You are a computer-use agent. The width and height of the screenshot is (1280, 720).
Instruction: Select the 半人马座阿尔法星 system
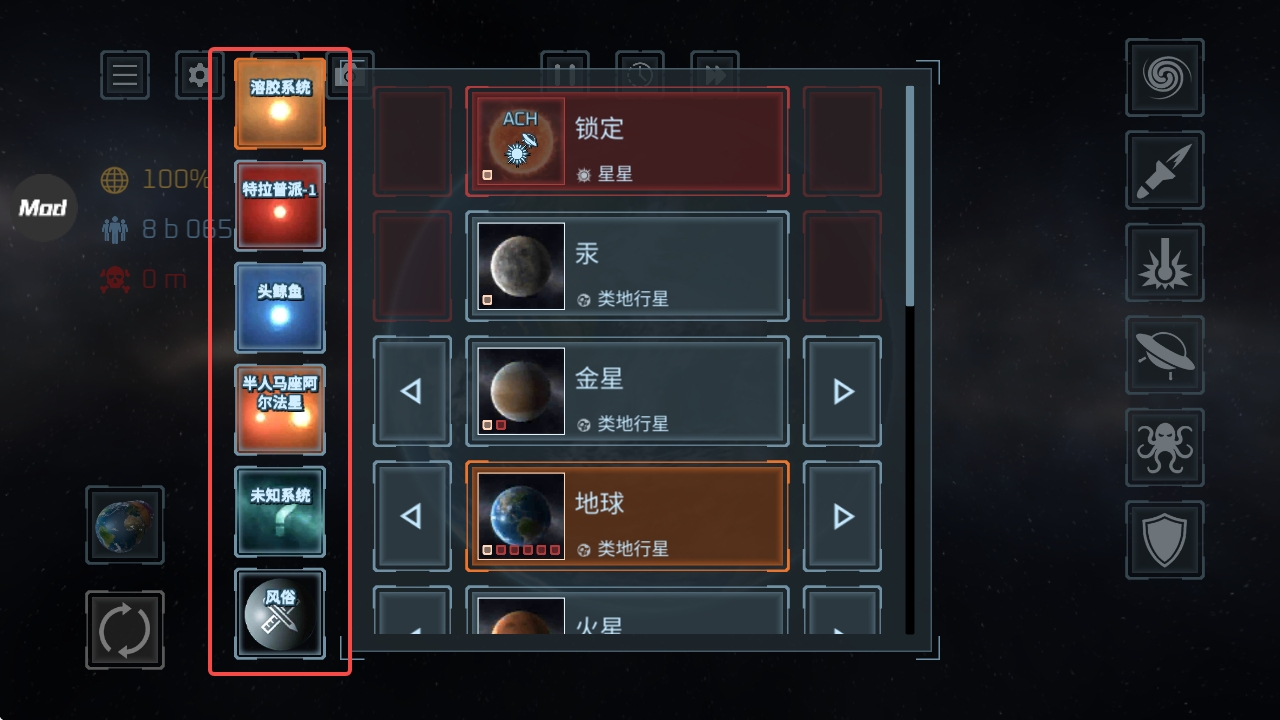coord(280,410)
